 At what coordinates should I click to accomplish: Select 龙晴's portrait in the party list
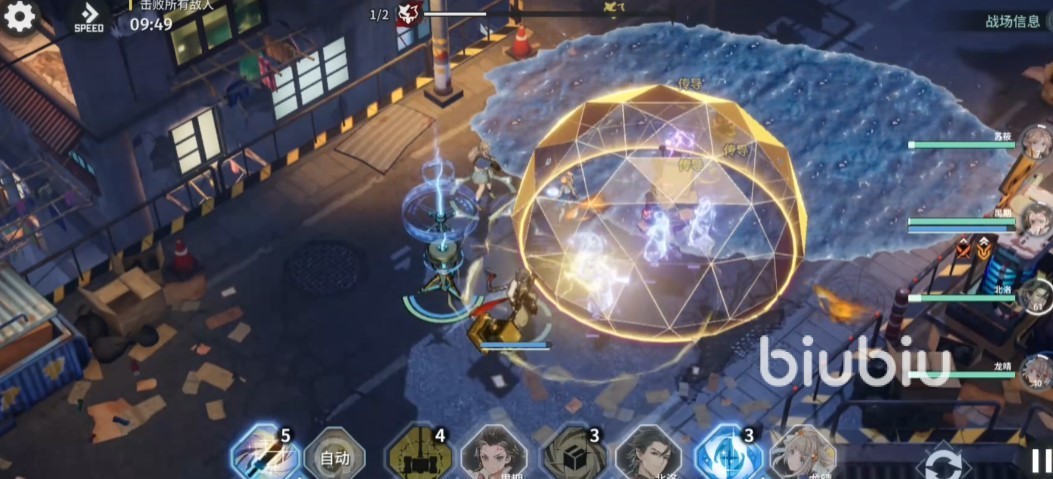(x=1037, y=373)
